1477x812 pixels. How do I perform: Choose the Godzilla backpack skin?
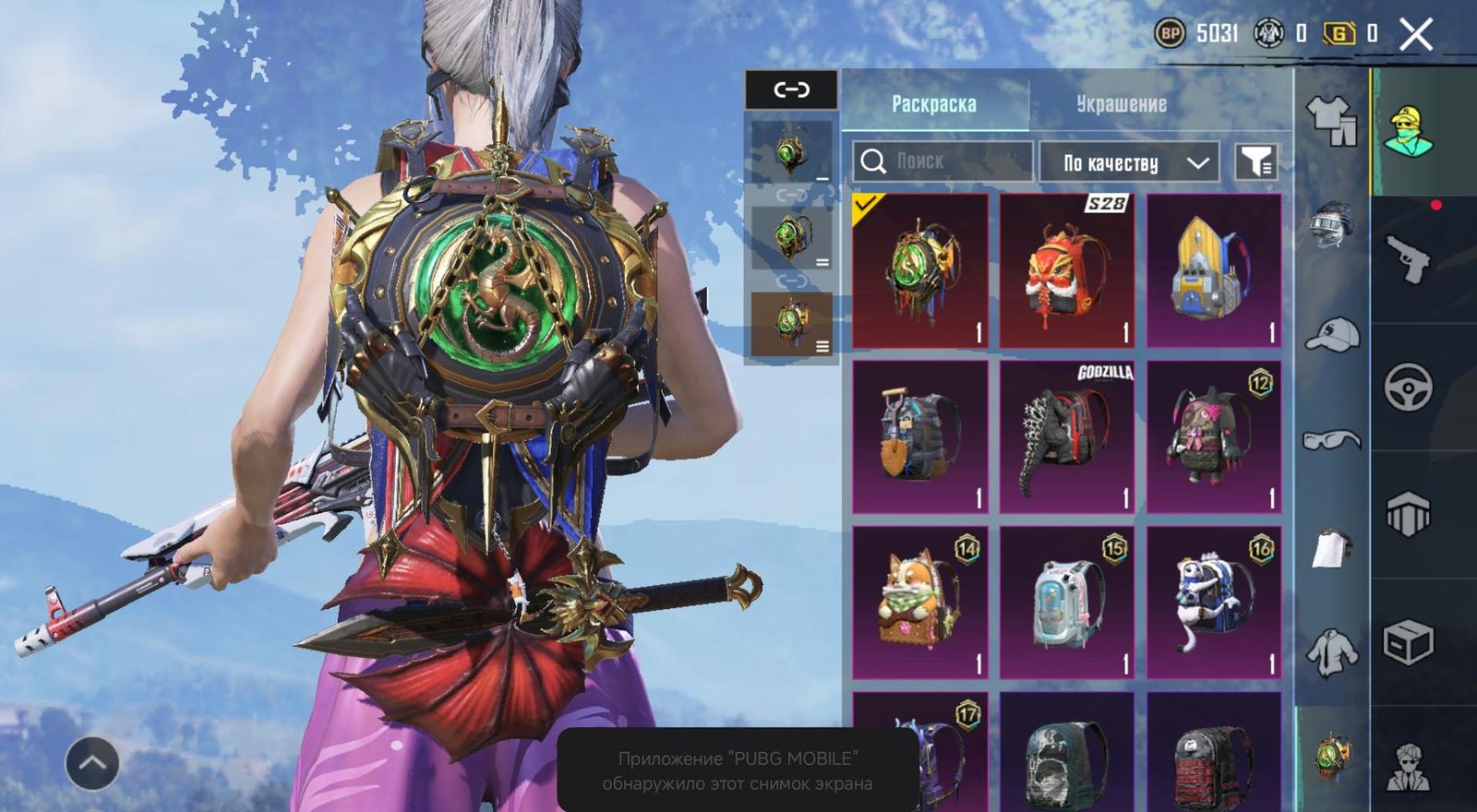(x=1066, y=436)
